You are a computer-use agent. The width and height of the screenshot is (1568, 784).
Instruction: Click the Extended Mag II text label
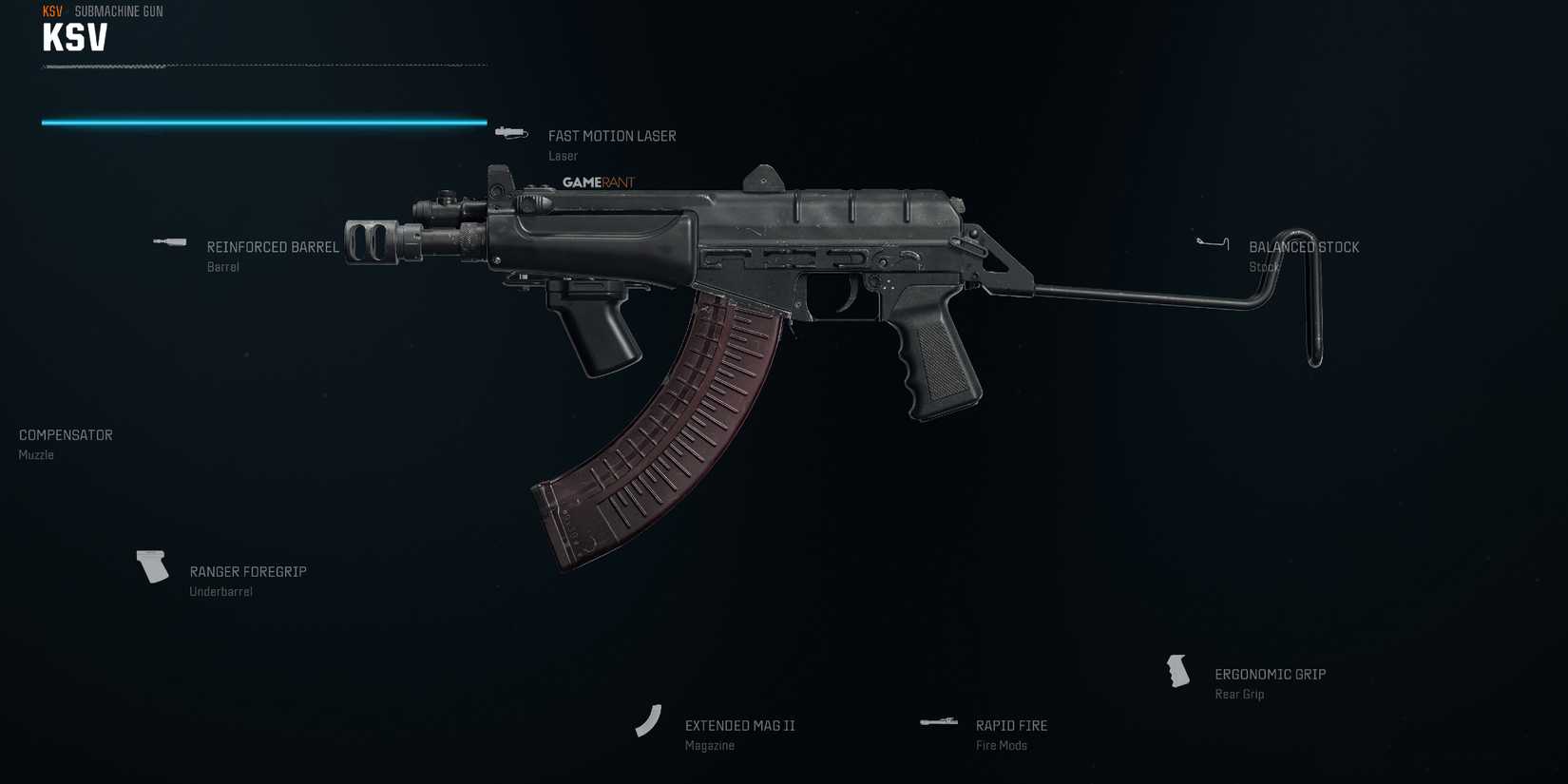pos(738,725)
